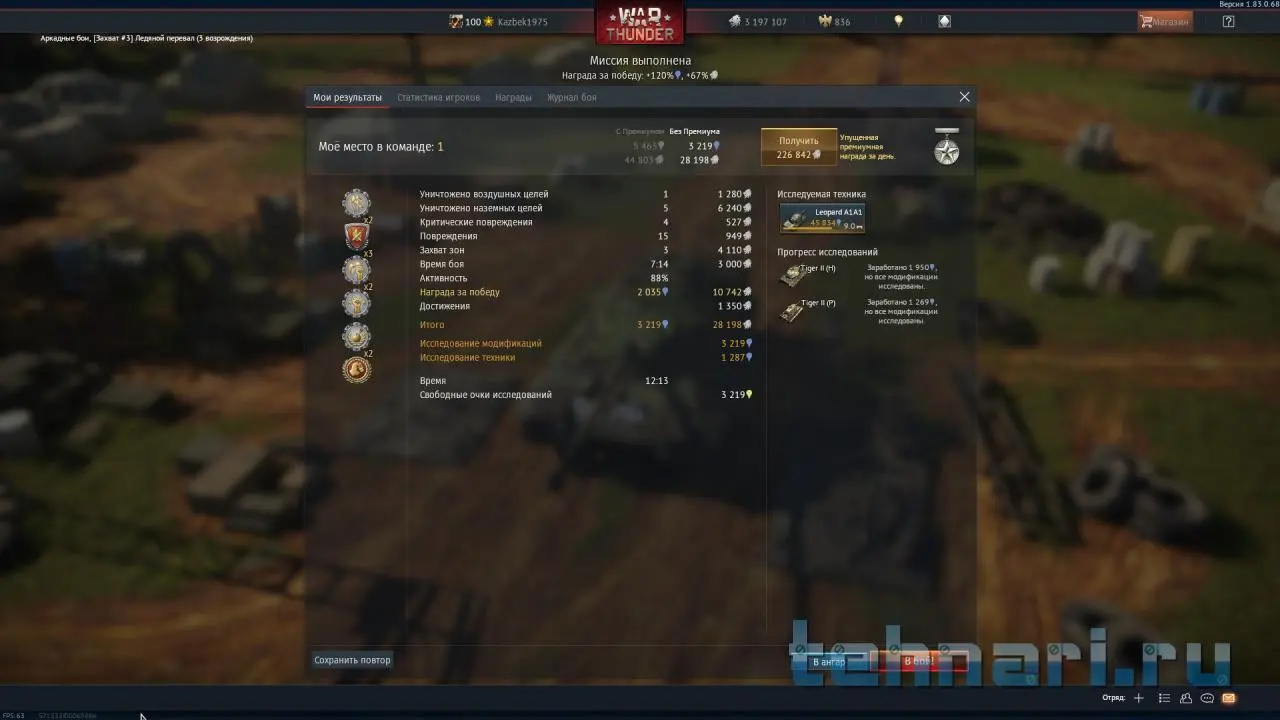Click the War Thunder logo
Screen dimensions: 1280x720
coord(640,22)
